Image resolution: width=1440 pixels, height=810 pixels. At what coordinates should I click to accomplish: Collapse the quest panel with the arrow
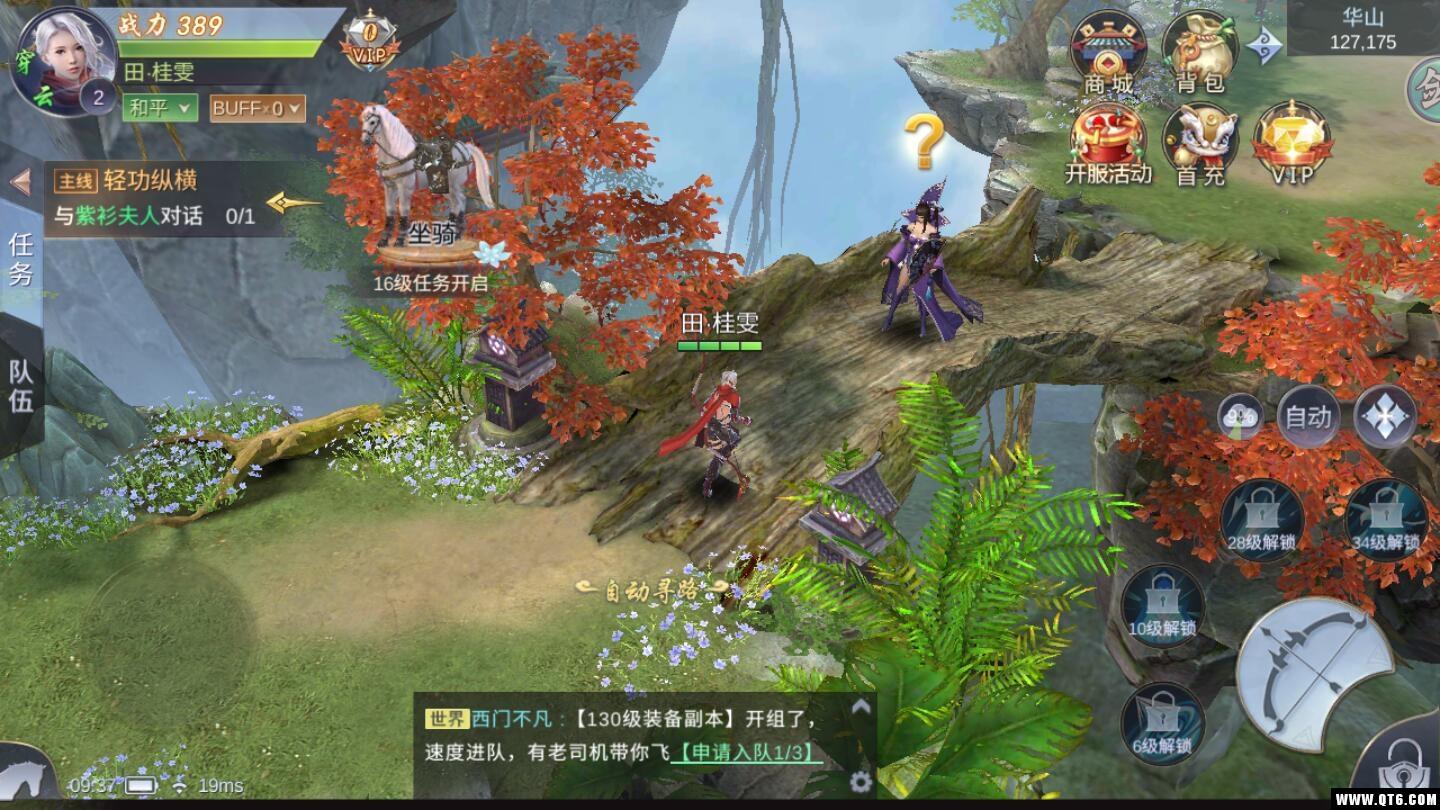20,182
